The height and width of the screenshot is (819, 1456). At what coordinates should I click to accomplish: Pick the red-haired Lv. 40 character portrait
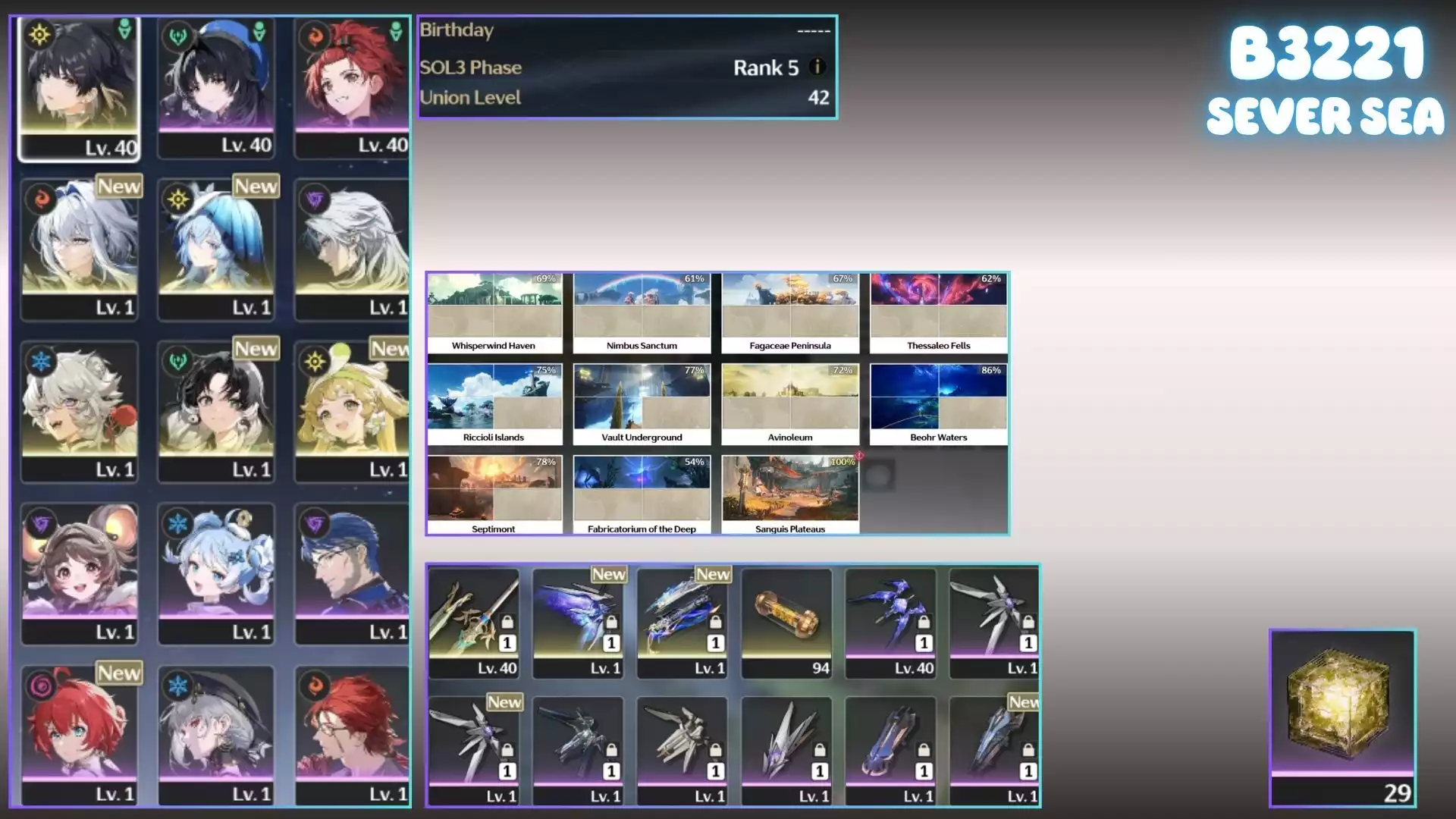(352, 87)
